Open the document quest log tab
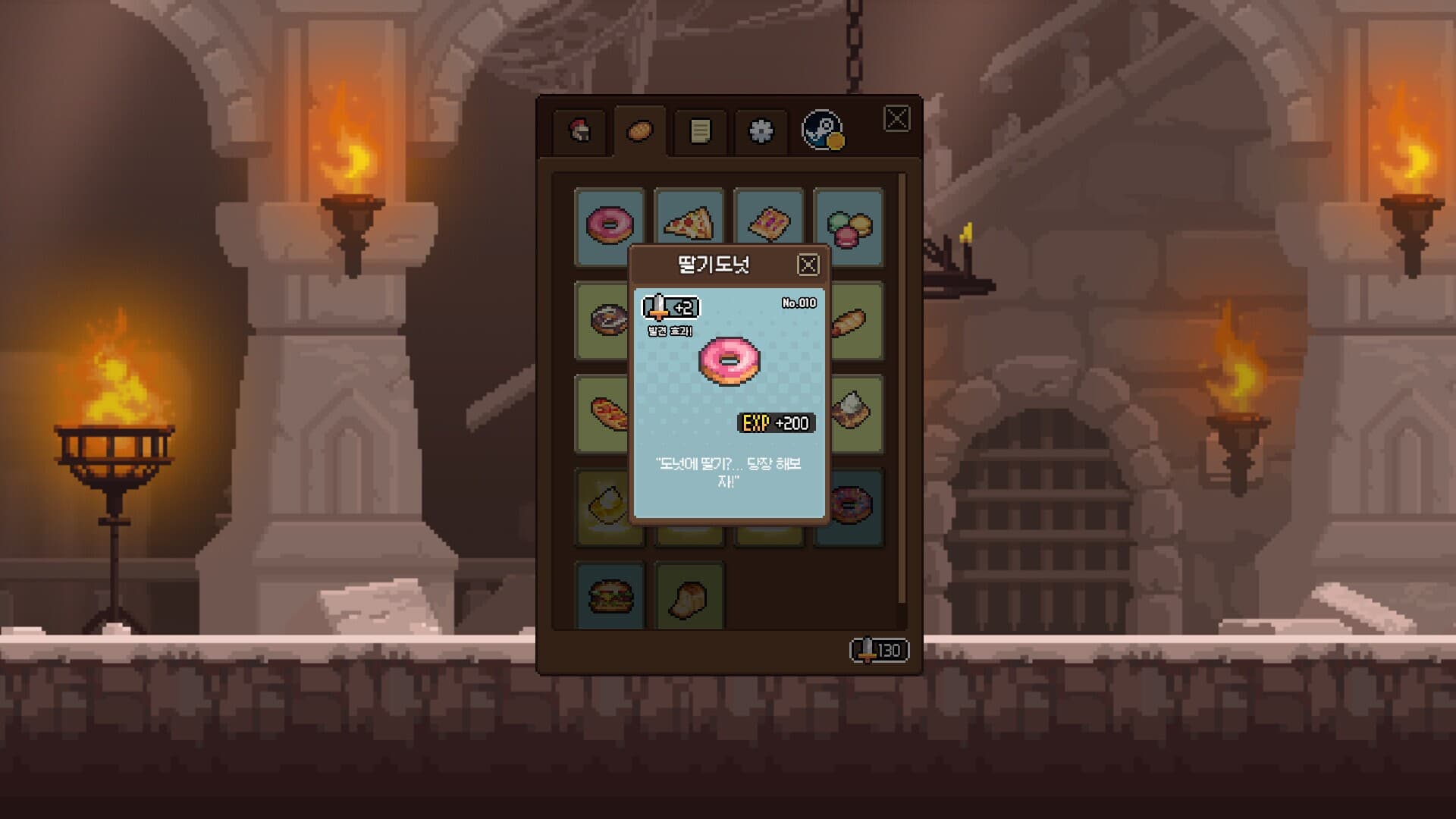Viewport: 1456px width, 819px height. click(x=698, y=130)
